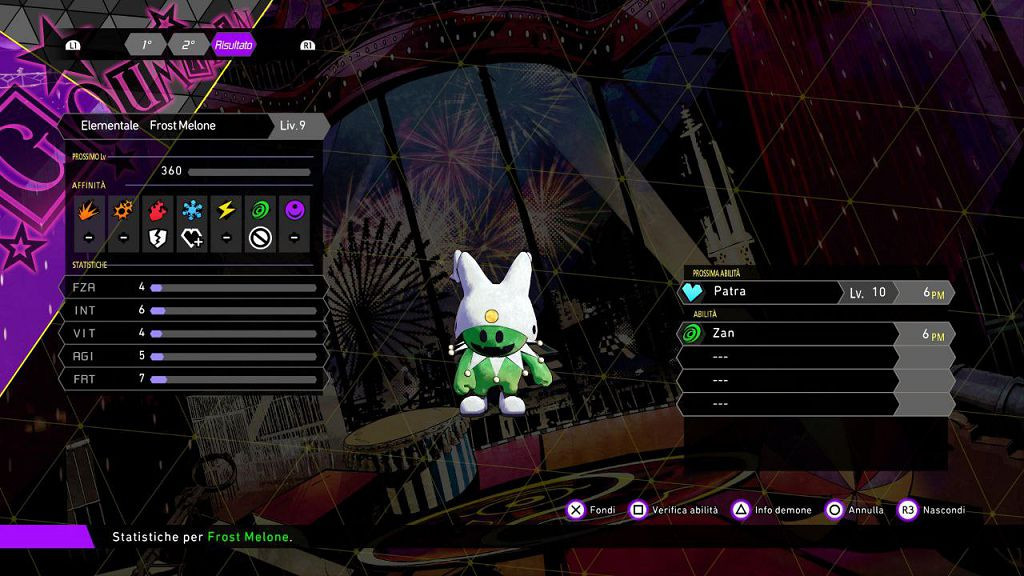Click the fire affinity icon
The height and width of the screenshot is (576, 1024).
pyautogui.click(x=158, y=210)
